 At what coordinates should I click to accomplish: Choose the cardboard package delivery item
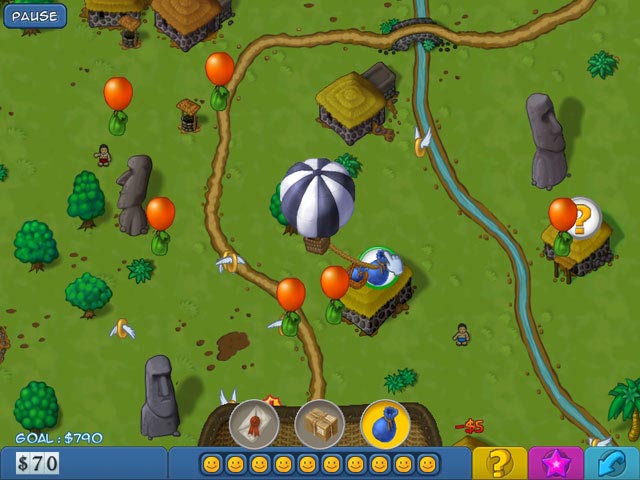320,423
